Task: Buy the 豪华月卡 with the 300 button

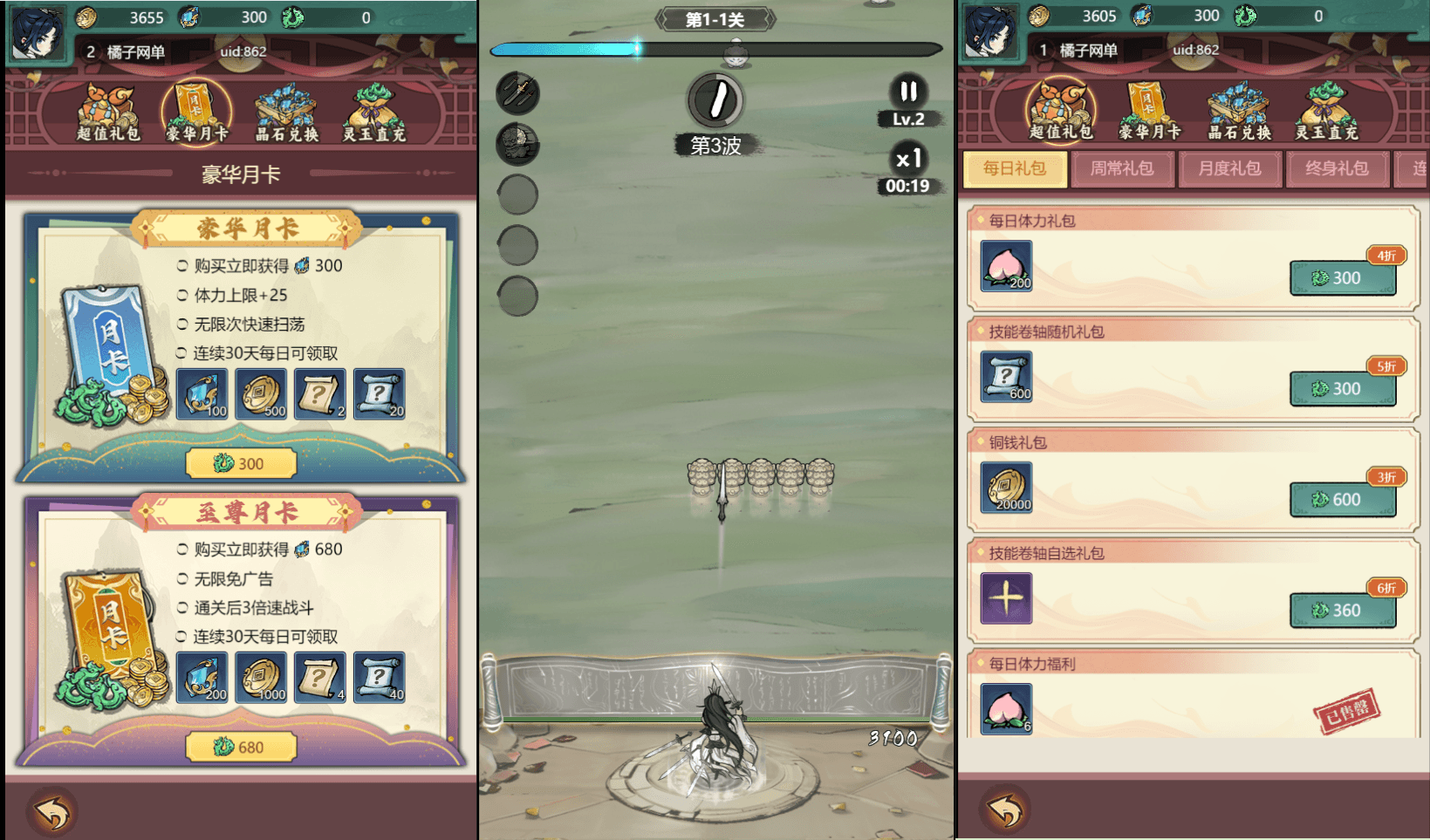Action: click(241, 463)
